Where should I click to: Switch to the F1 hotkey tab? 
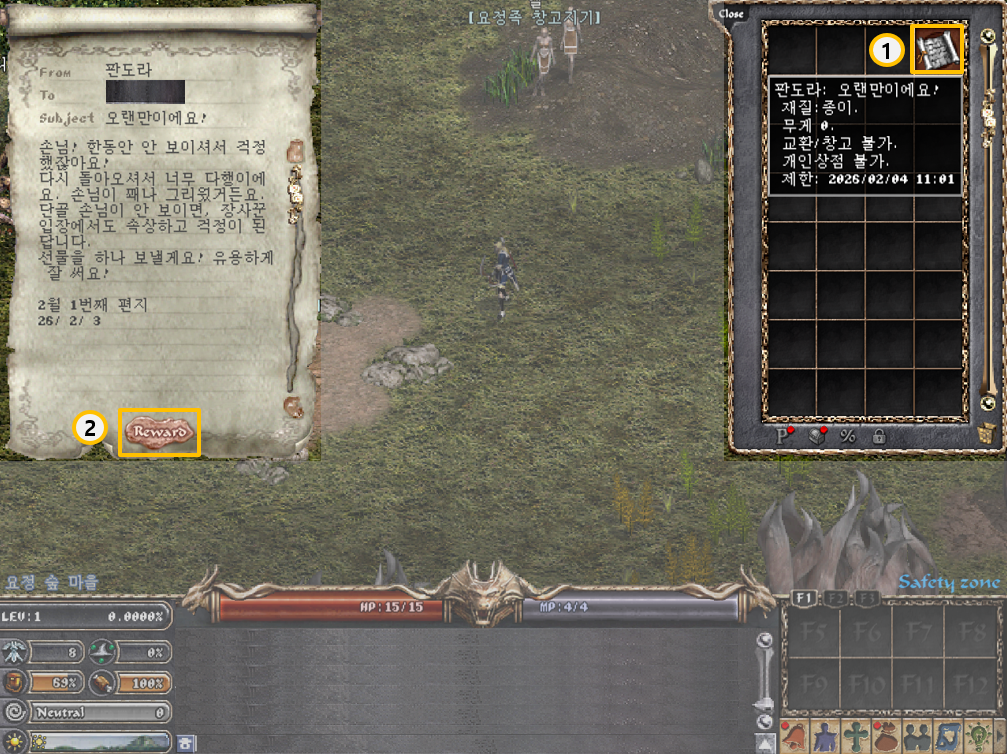tap(801, 598)
